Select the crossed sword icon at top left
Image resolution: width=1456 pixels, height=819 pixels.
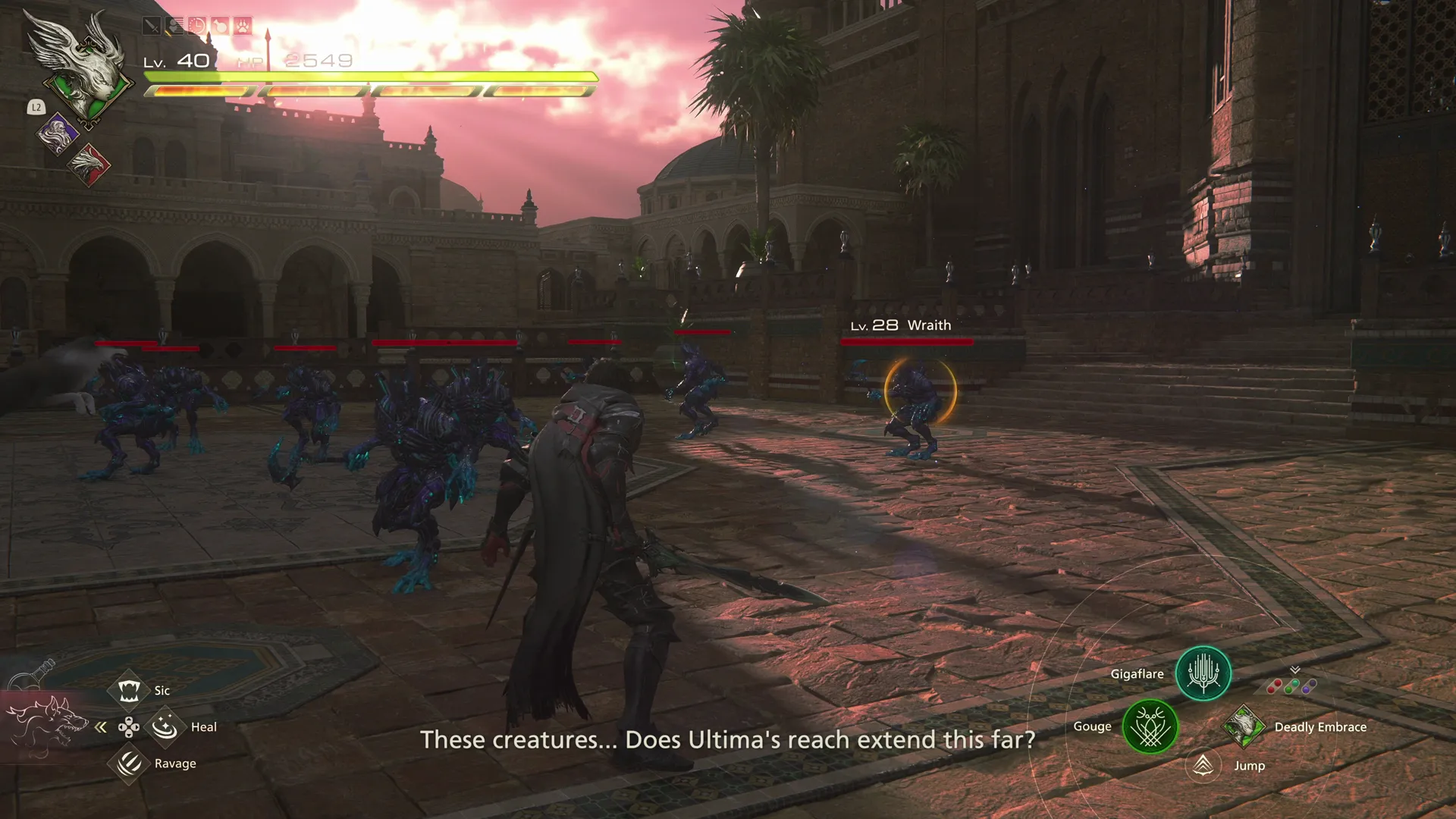(152, 25)
